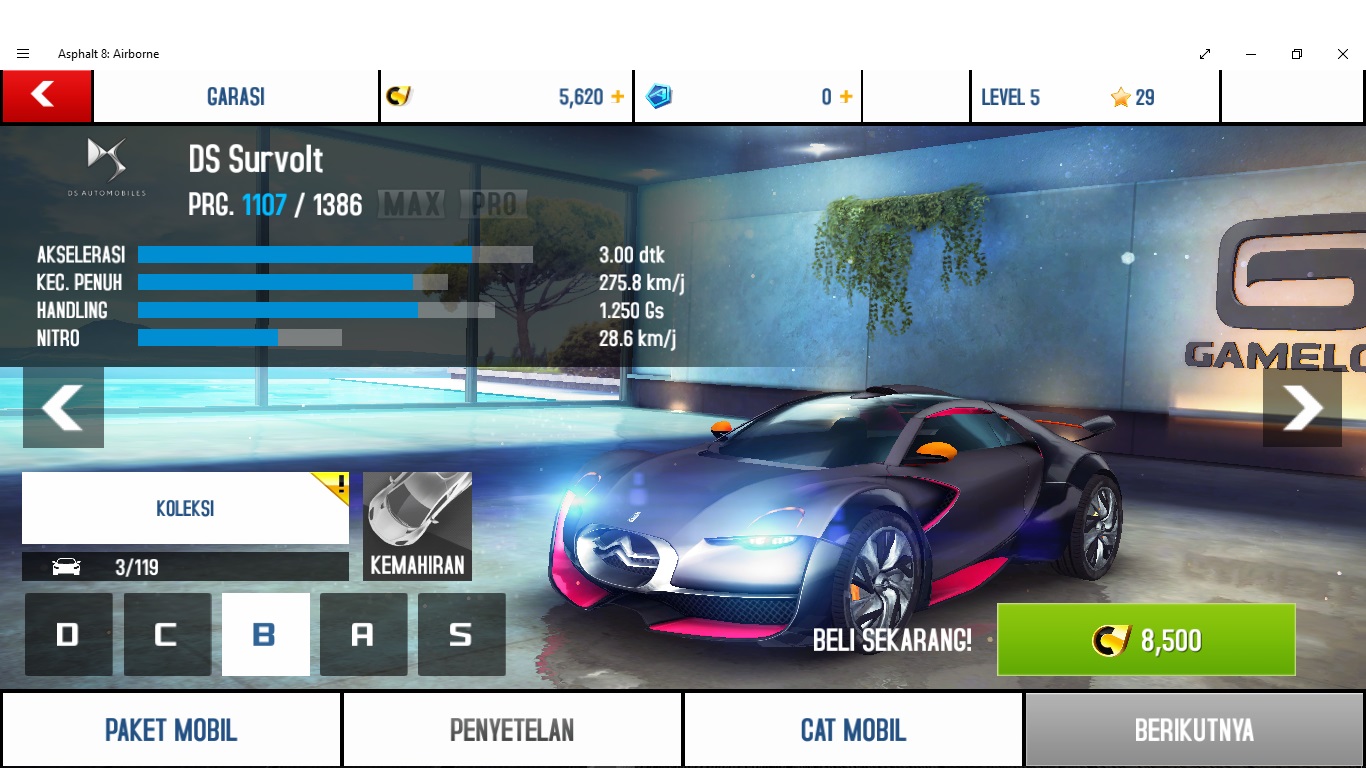Switch to class B cars
The image size is (1366, 768).
(x=265, y=634)
